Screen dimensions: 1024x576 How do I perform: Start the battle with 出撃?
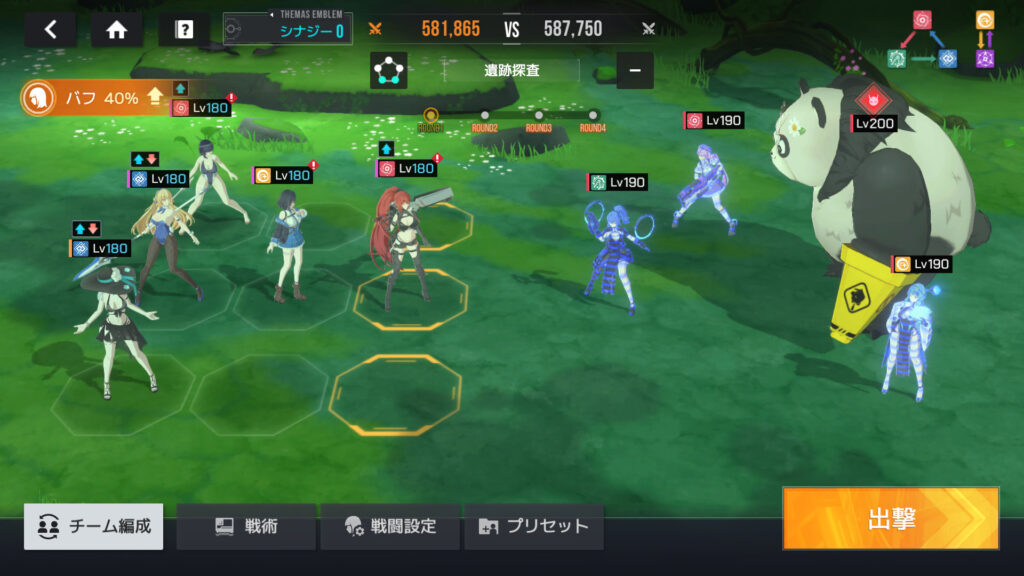pos(890,518)
